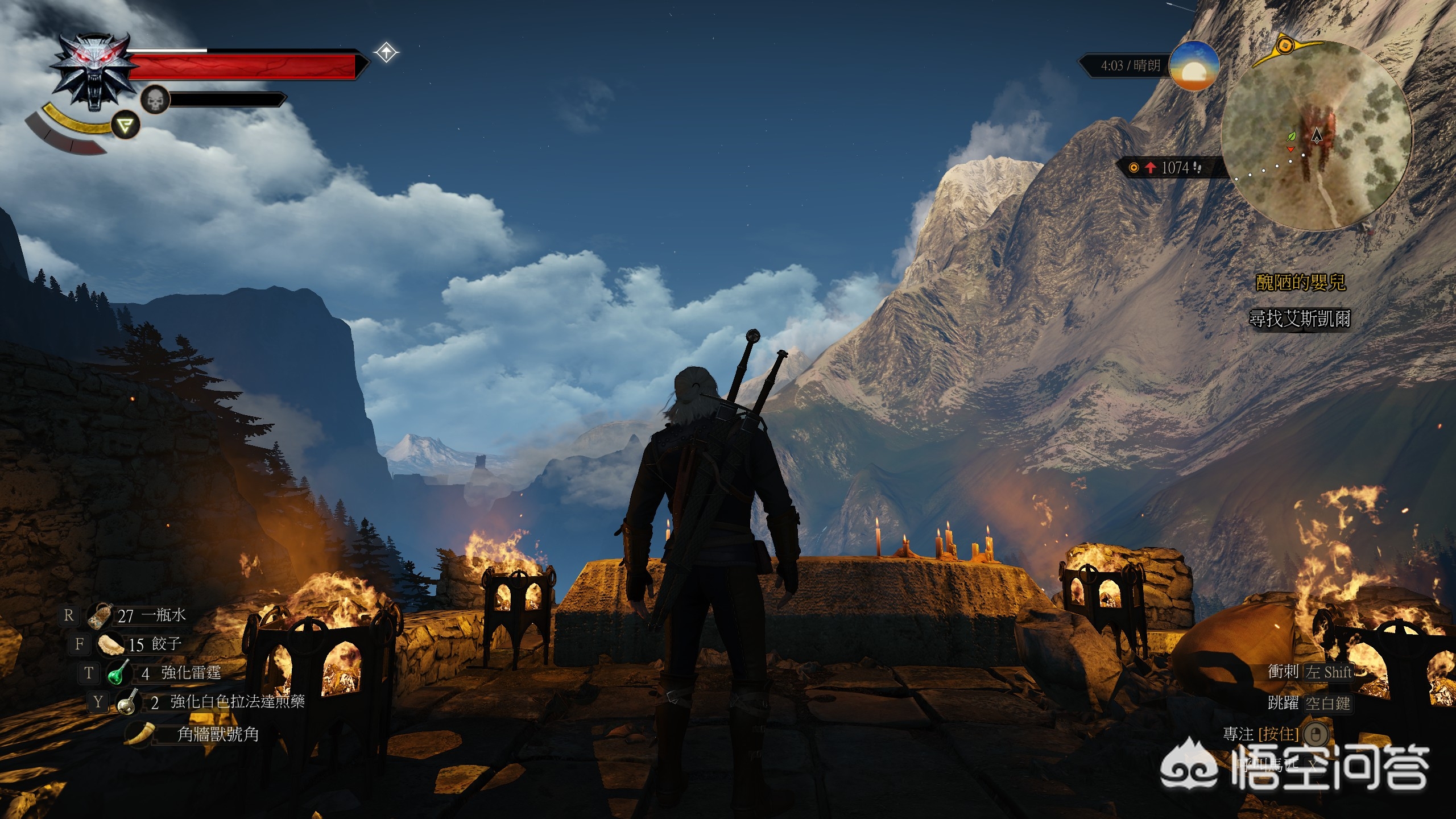Click the skull toxicity icon
This screenshot has width=1456, height=819.
(155, 101)
